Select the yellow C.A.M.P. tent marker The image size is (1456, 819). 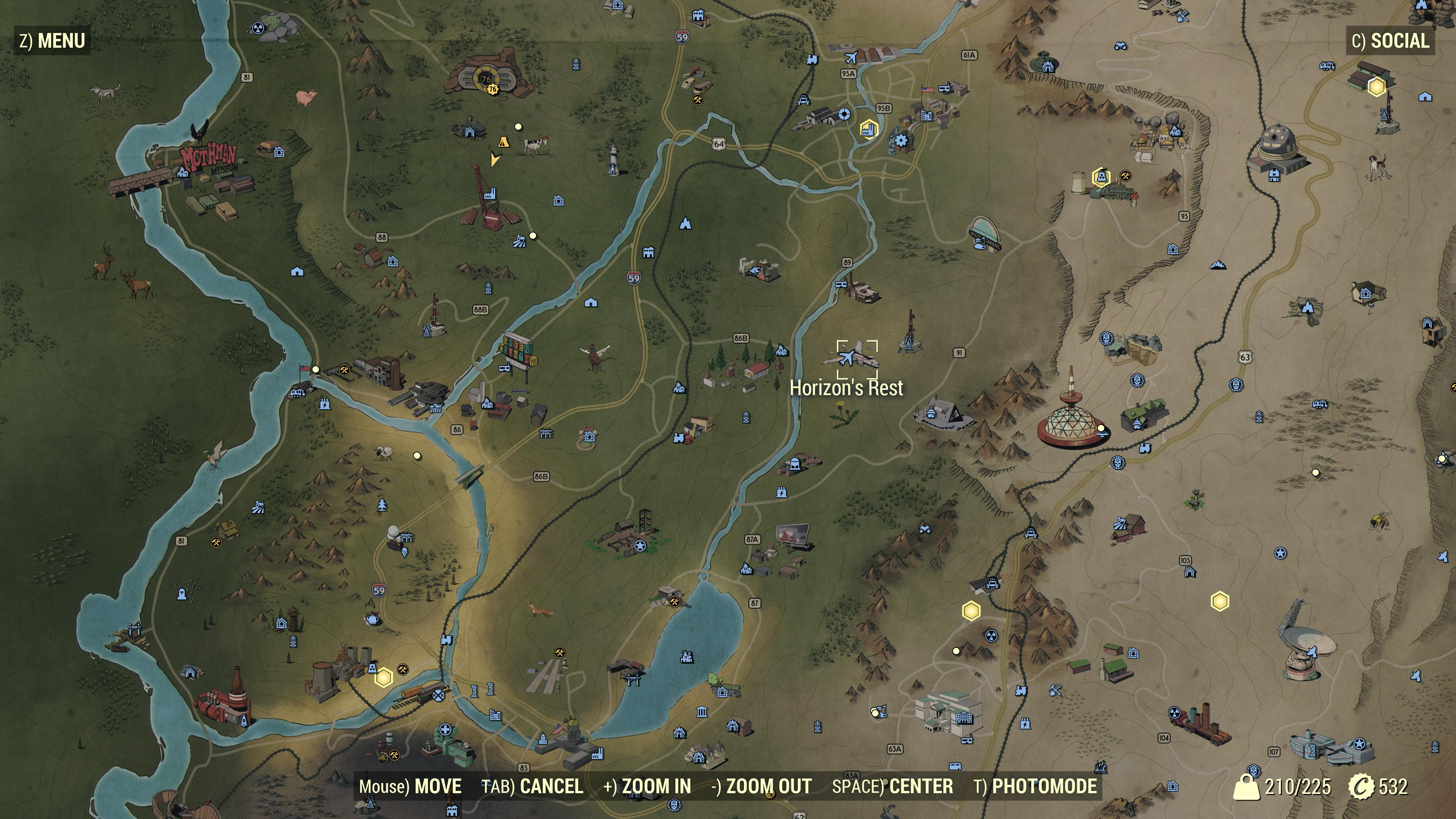[502, 142]
